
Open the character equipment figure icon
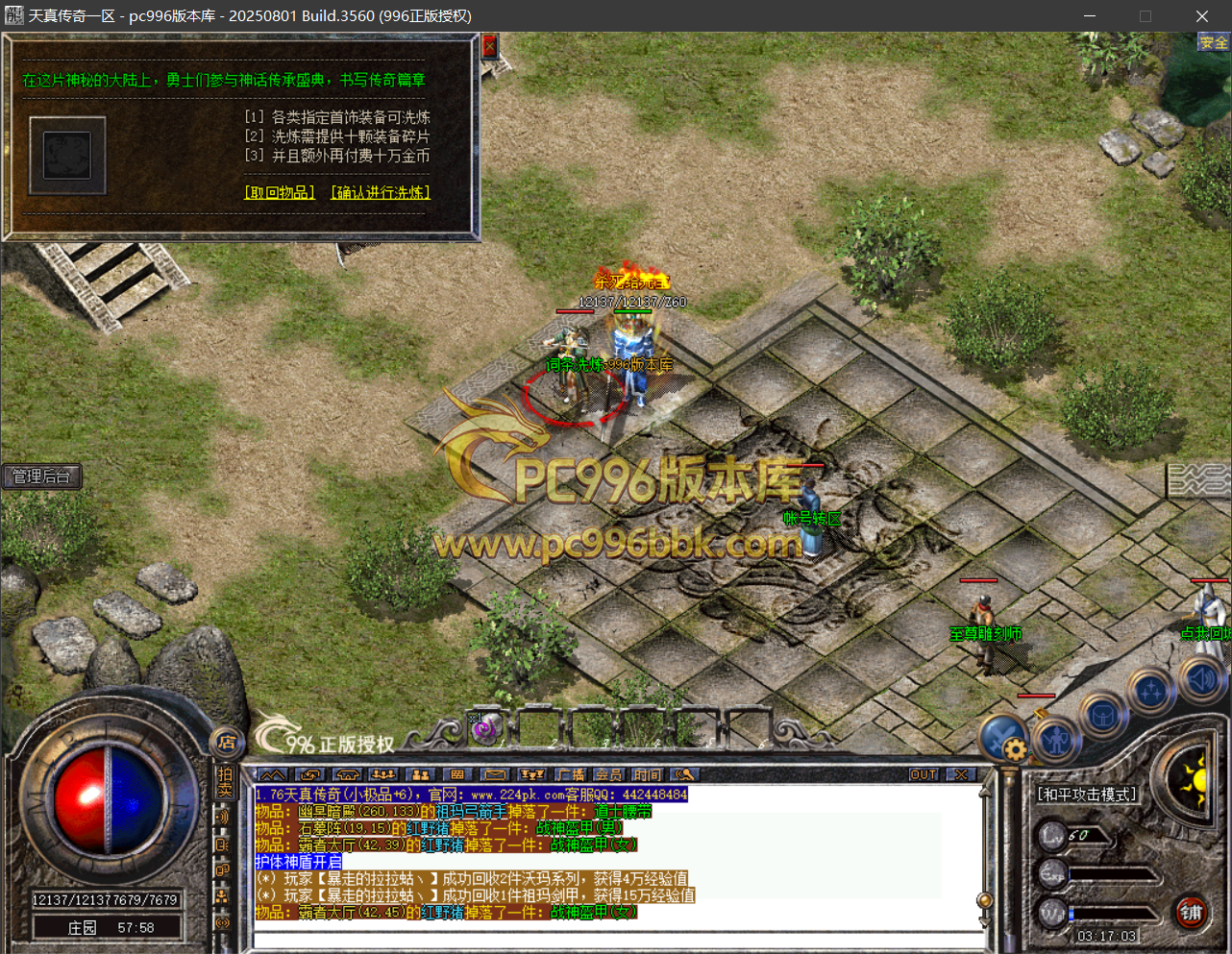point(1057,740)
